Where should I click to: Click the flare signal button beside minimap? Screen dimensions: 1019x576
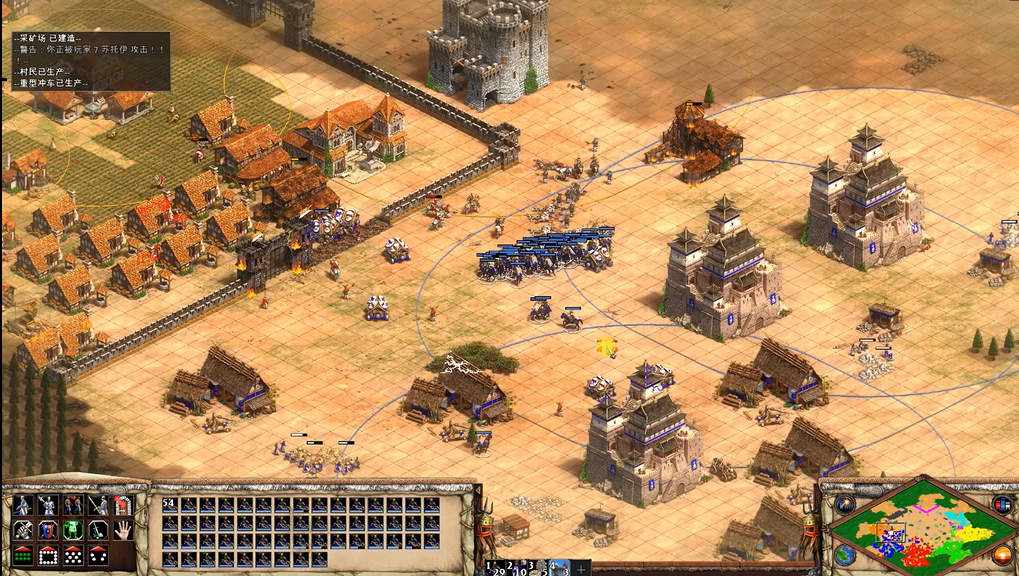click(845, 504)
